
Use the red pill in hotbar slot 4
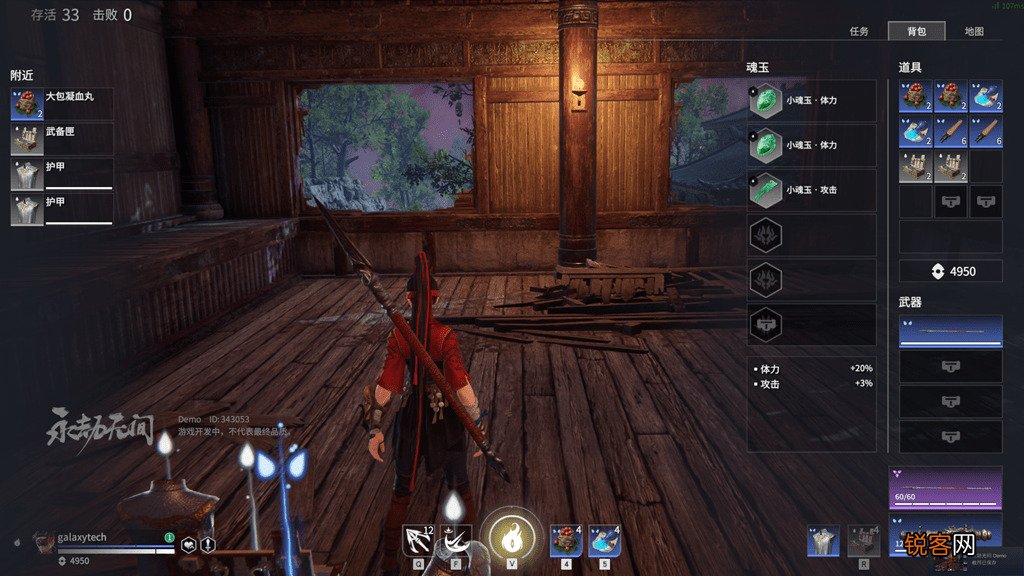pos(565,540)
